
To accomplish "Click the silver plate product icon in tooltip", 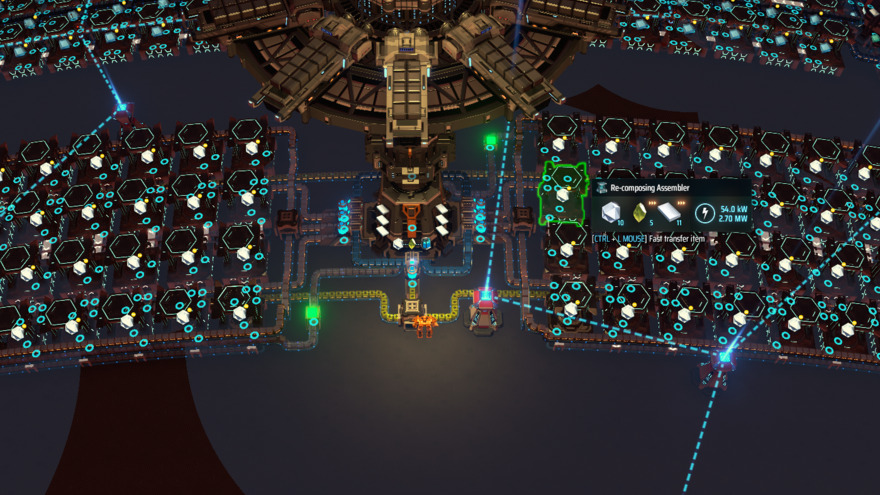I will 669,213.
